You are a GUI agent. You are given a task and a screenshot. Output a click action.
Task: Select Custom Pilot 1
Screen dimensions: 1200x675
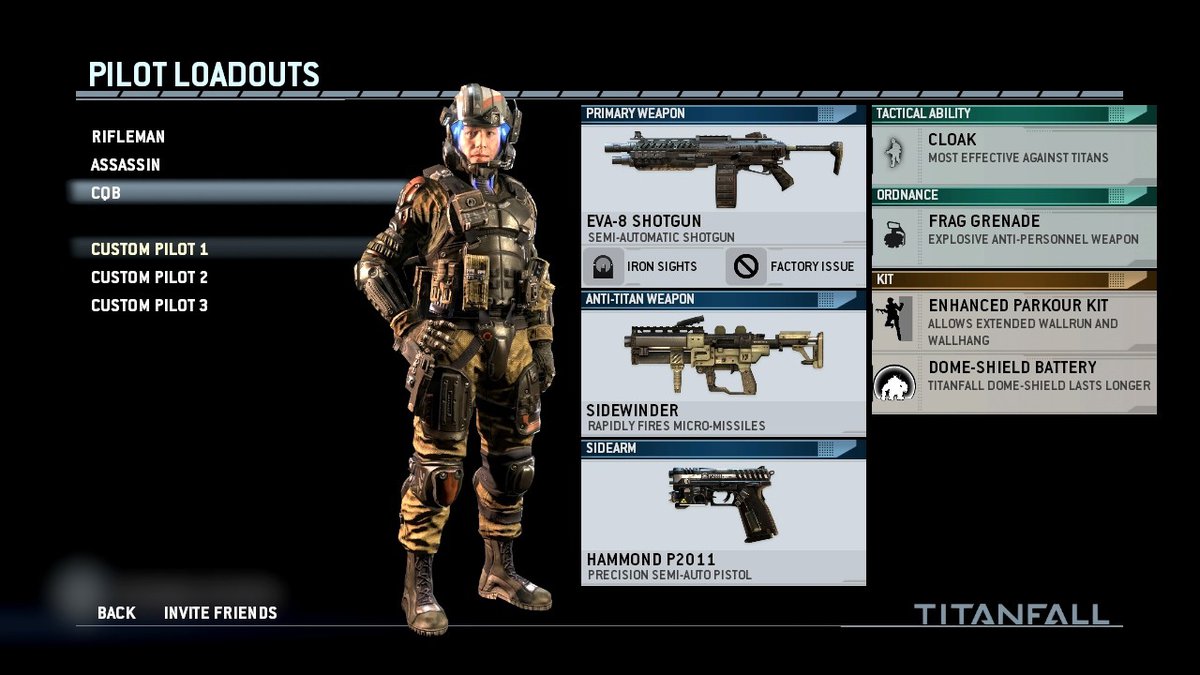click(150, 249)
